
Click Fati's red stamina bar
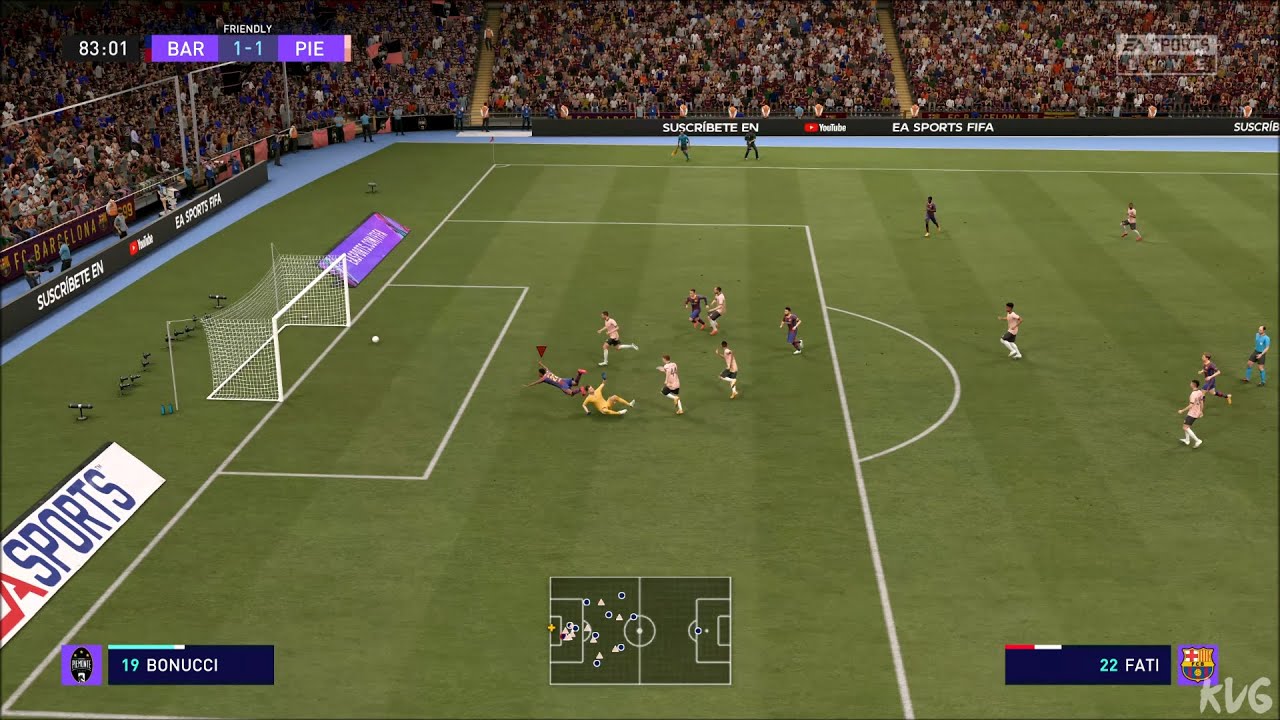pyautogui.click(x=1020, y=647)
